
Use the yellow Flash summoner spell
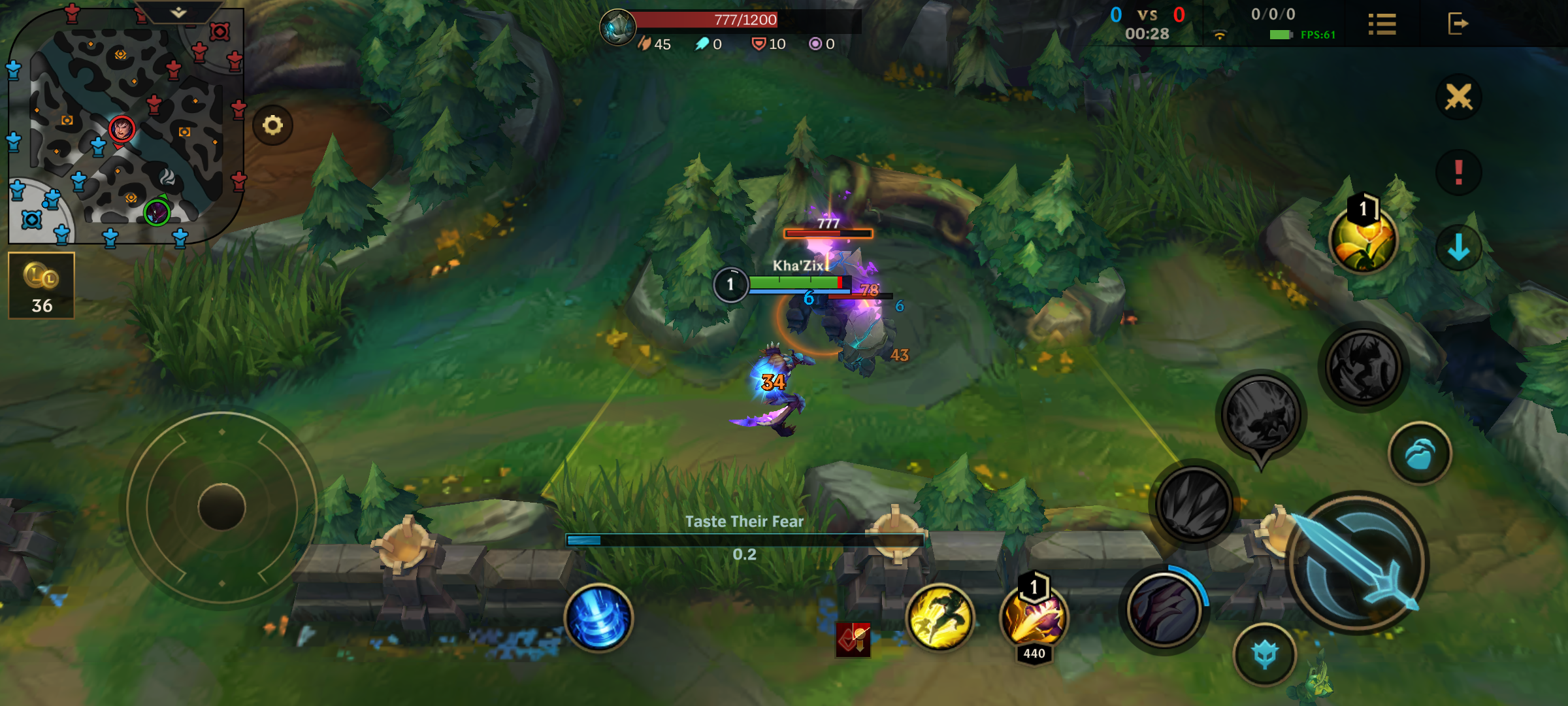click(939, 618)
